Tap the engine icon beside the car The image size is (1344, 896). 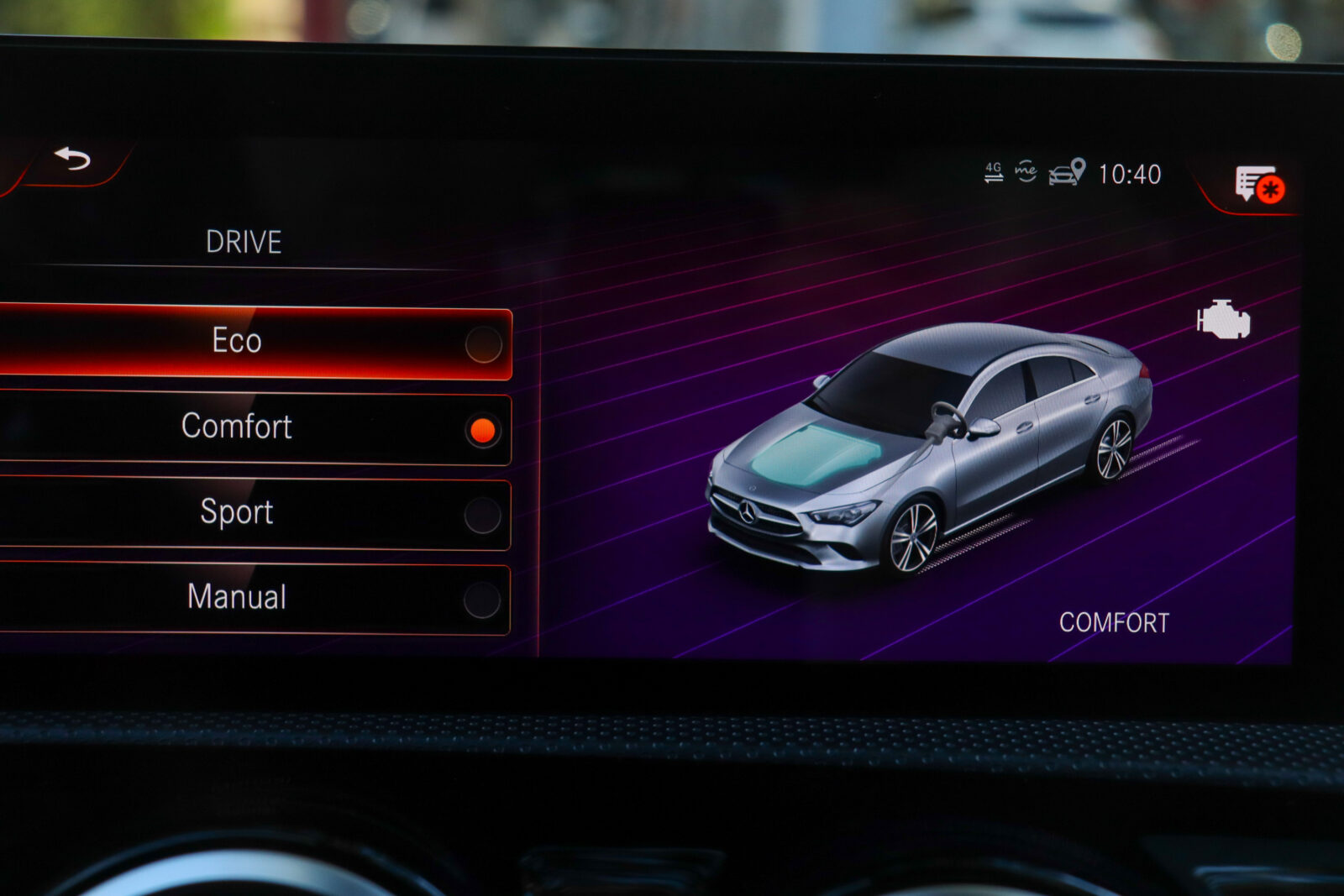pyautogui.click(x=1223, y=320)
